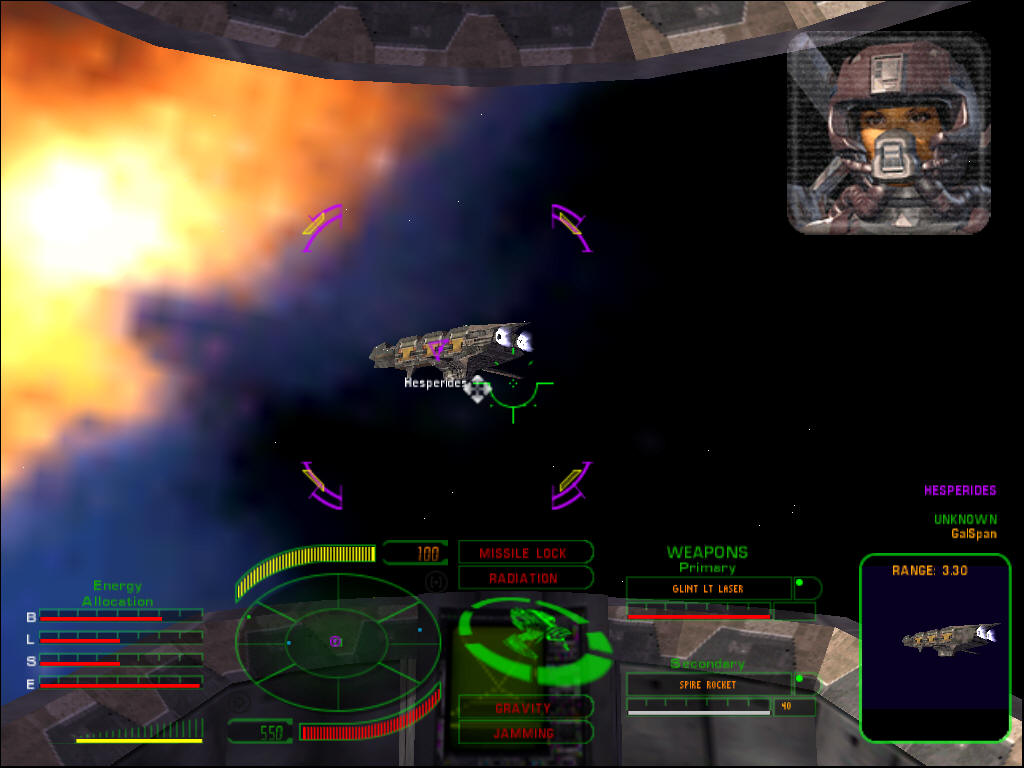Adjust the S energy allocation bar
The image size is (1024, 768).
(120, 661)
